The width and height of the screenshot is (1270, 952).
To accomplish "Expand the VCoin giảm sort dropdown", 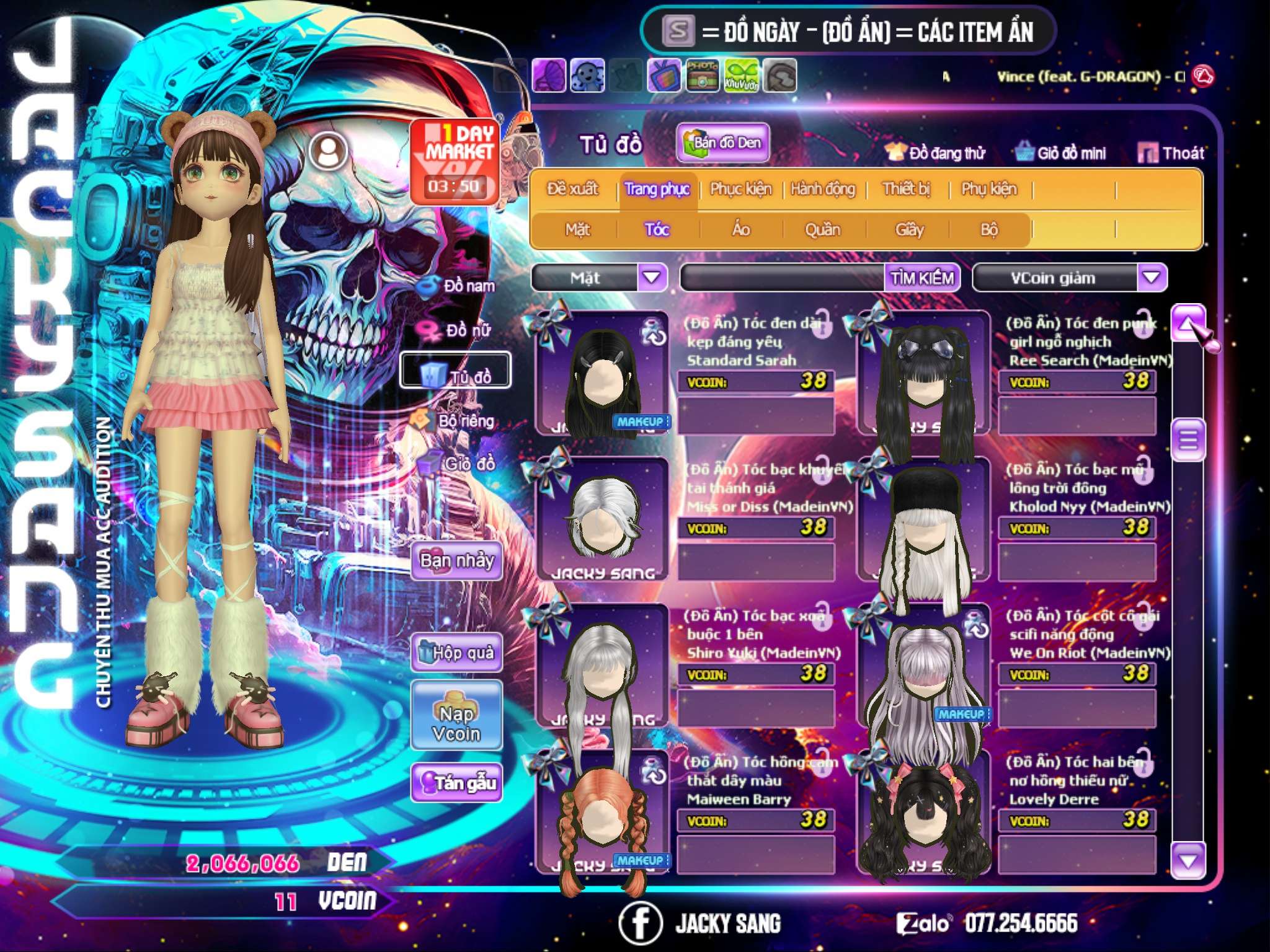I will [x=1152, y=278].
